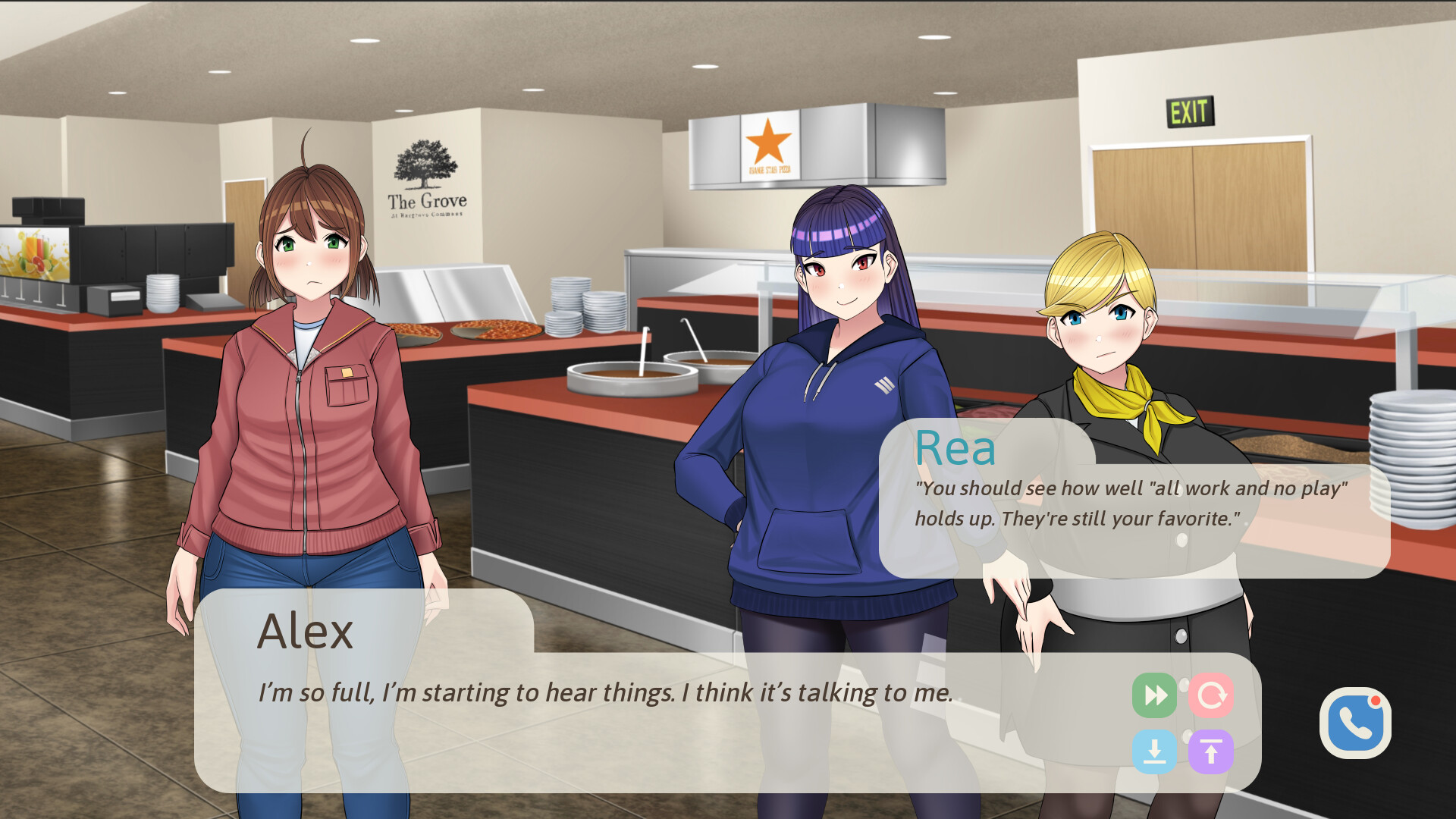This screenshot has width=1456, height=819.
Task: Select the fast-forward skip icon
Action: click(x=1155, y=694)
